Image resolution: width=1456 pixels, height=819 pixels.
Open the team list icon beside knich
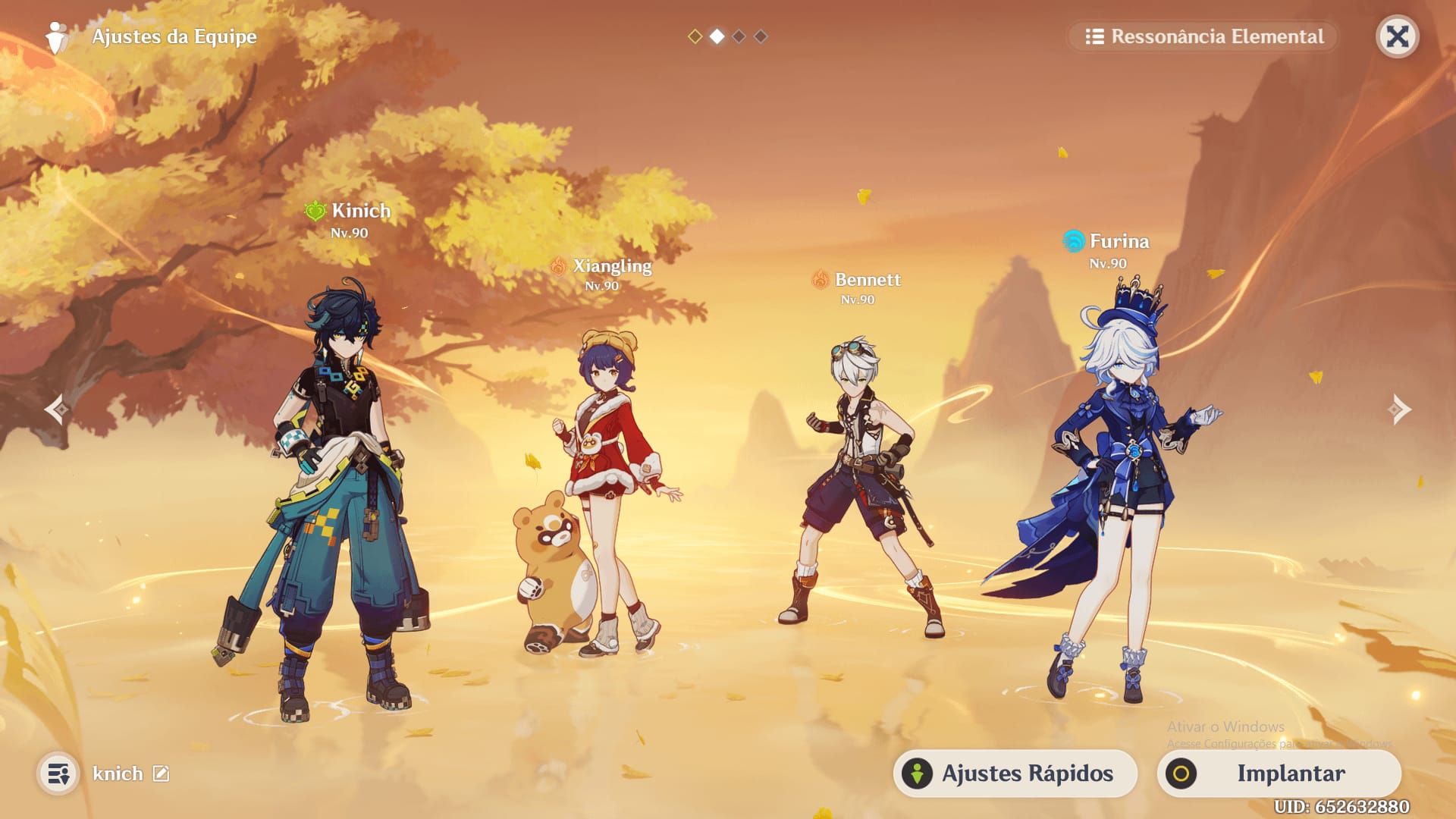[58, 773]
